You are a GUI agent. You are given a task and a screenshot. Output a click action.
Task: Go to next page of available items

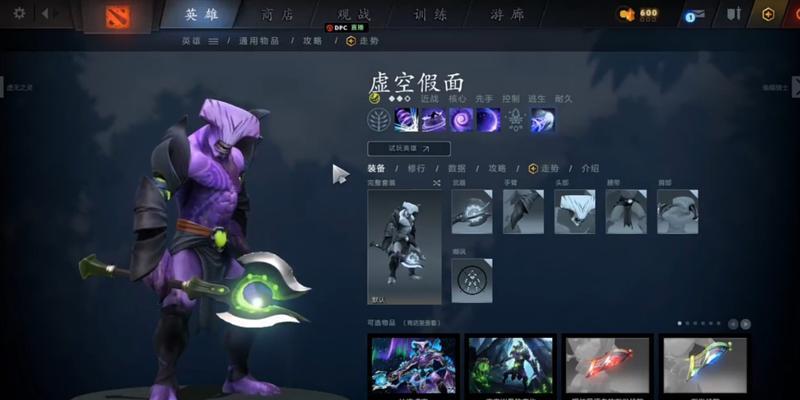click(746, 324)
